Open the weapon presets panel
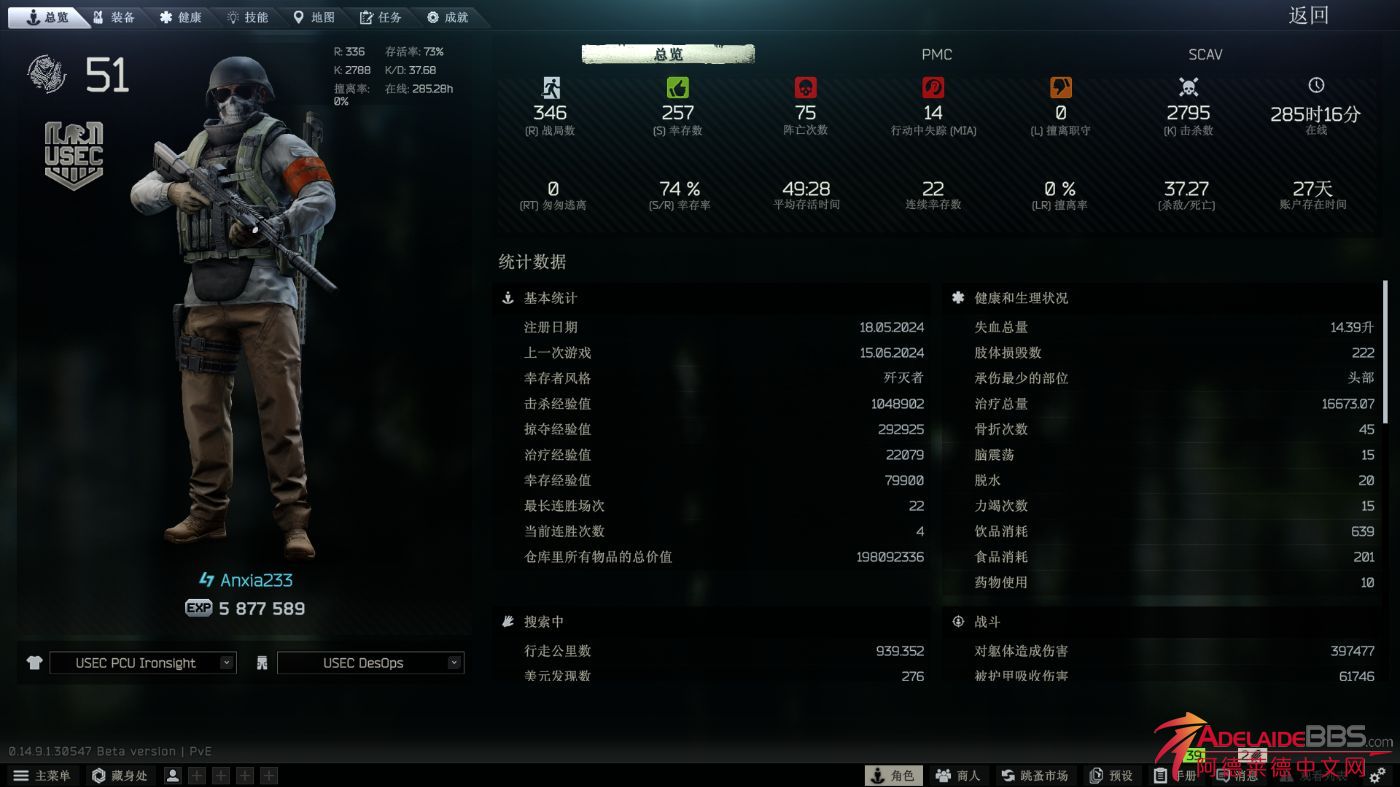Screen dimensions: 1400x787 pyautogui.click(x=1110, y=775)
